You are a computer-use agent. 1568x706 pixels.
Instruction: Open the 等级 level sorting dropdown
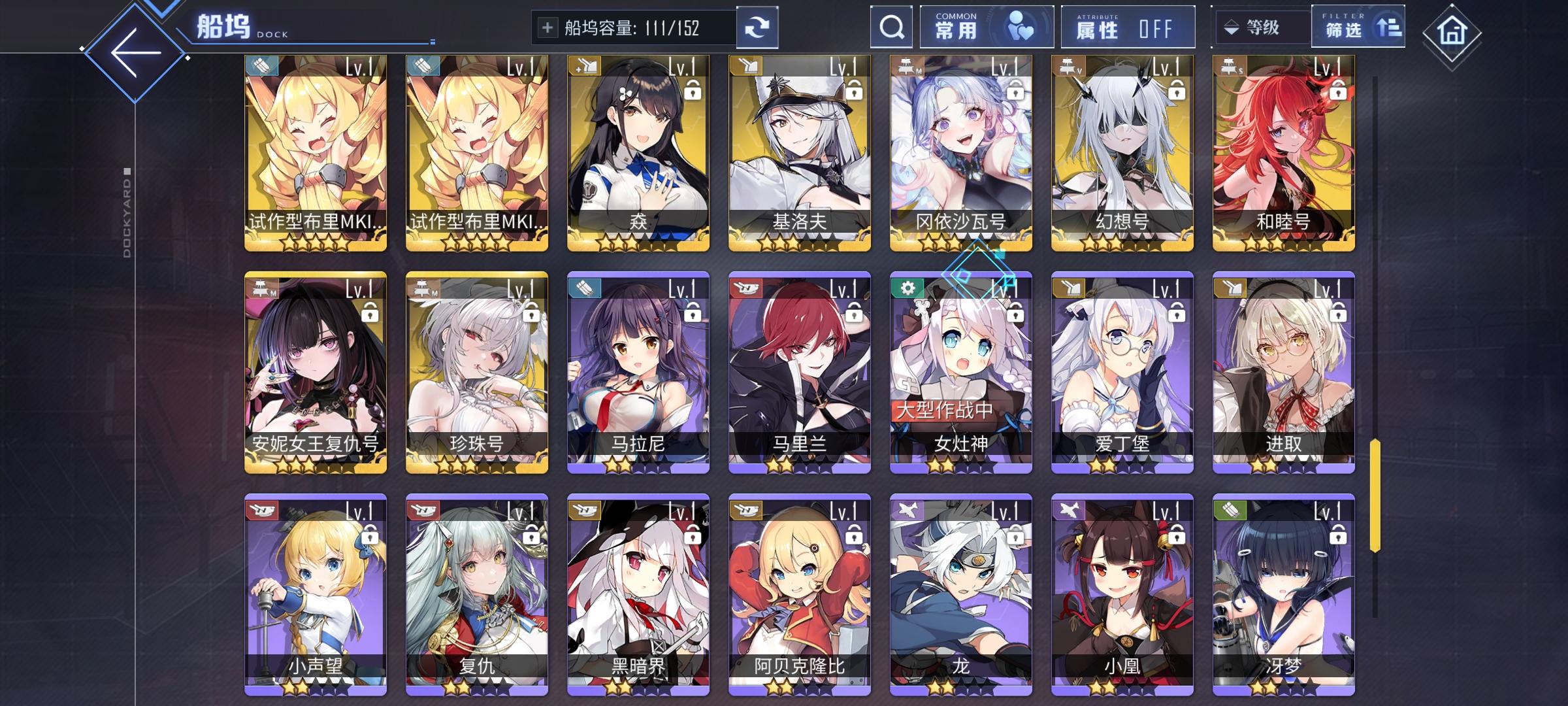(1261, 27)
